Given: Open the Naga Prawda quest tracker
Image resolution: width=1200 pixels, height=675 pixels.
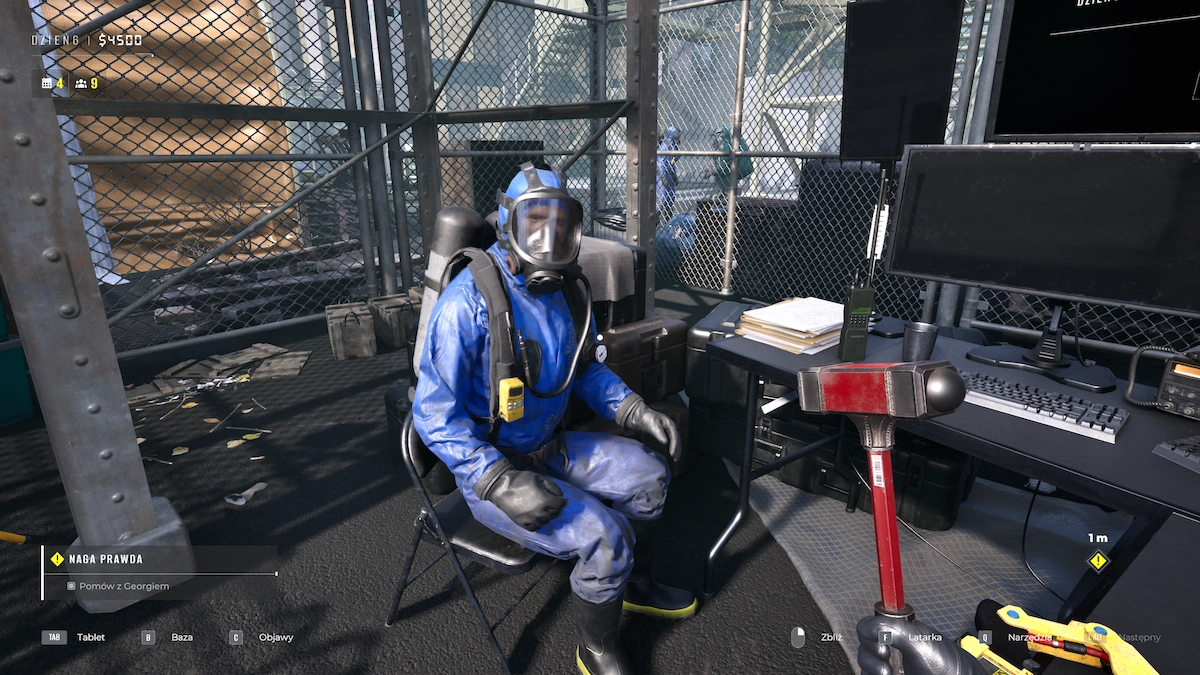Looking at the screenshot, I should click(106, 559).
